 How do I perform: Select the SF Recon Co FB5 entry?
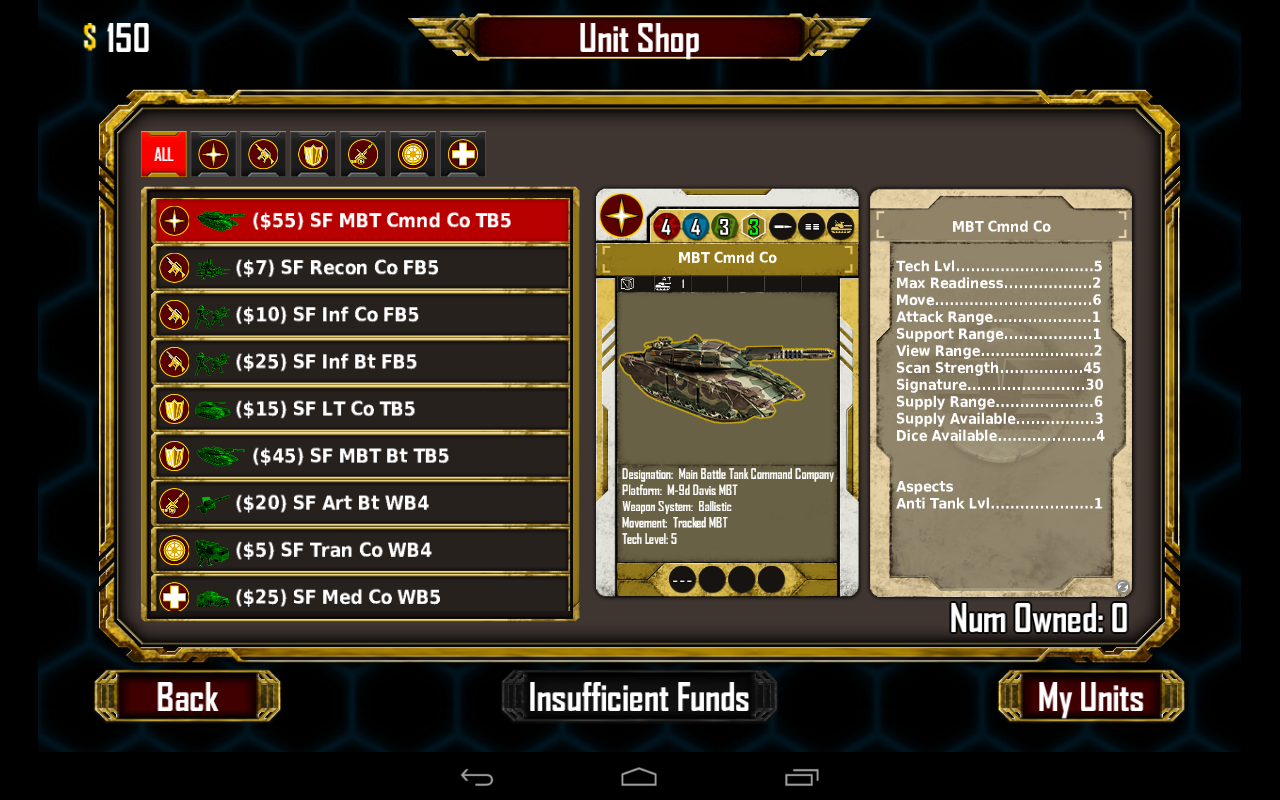[360, 267]
